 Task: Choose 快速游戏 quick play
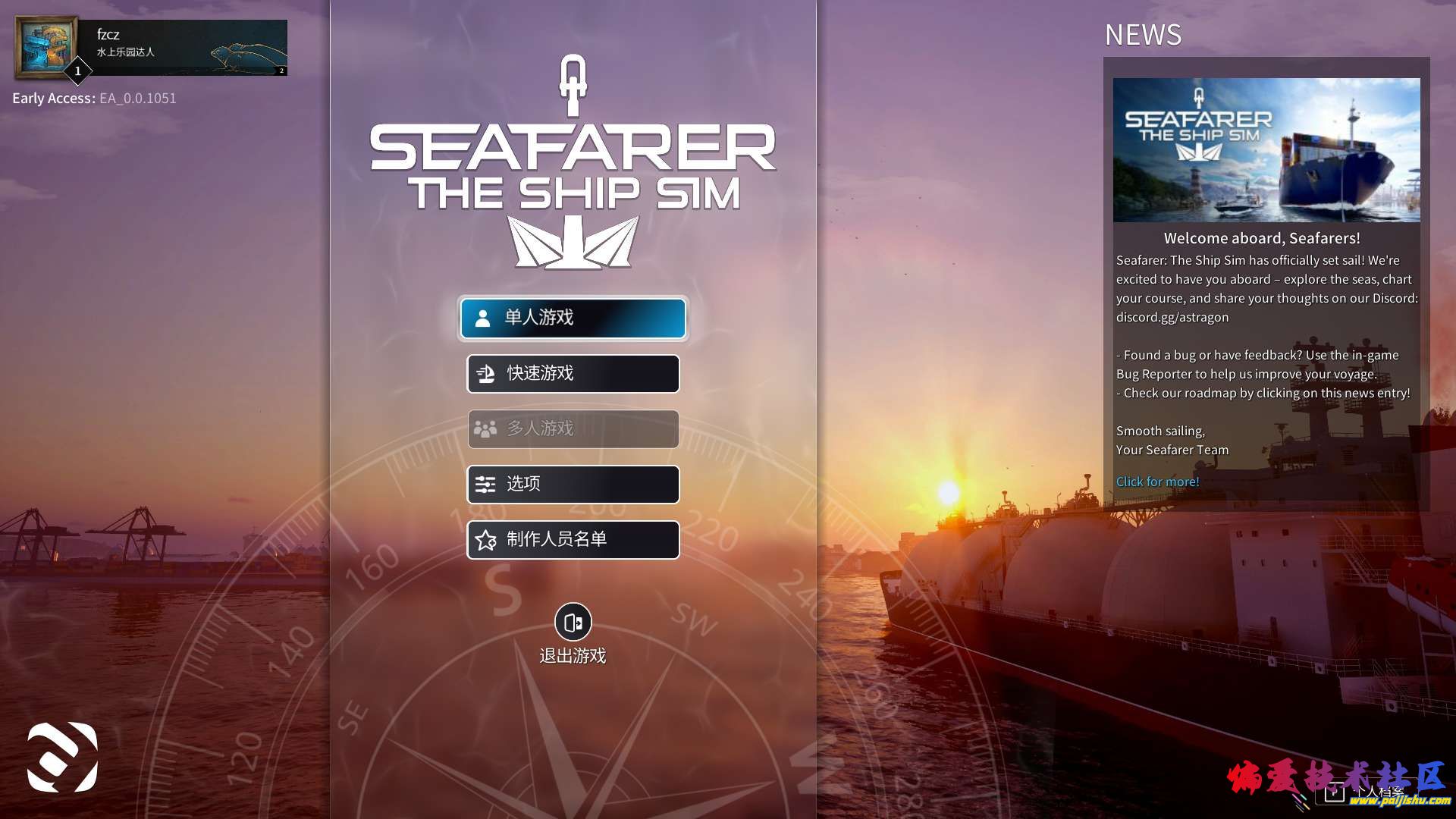point(573,373)
